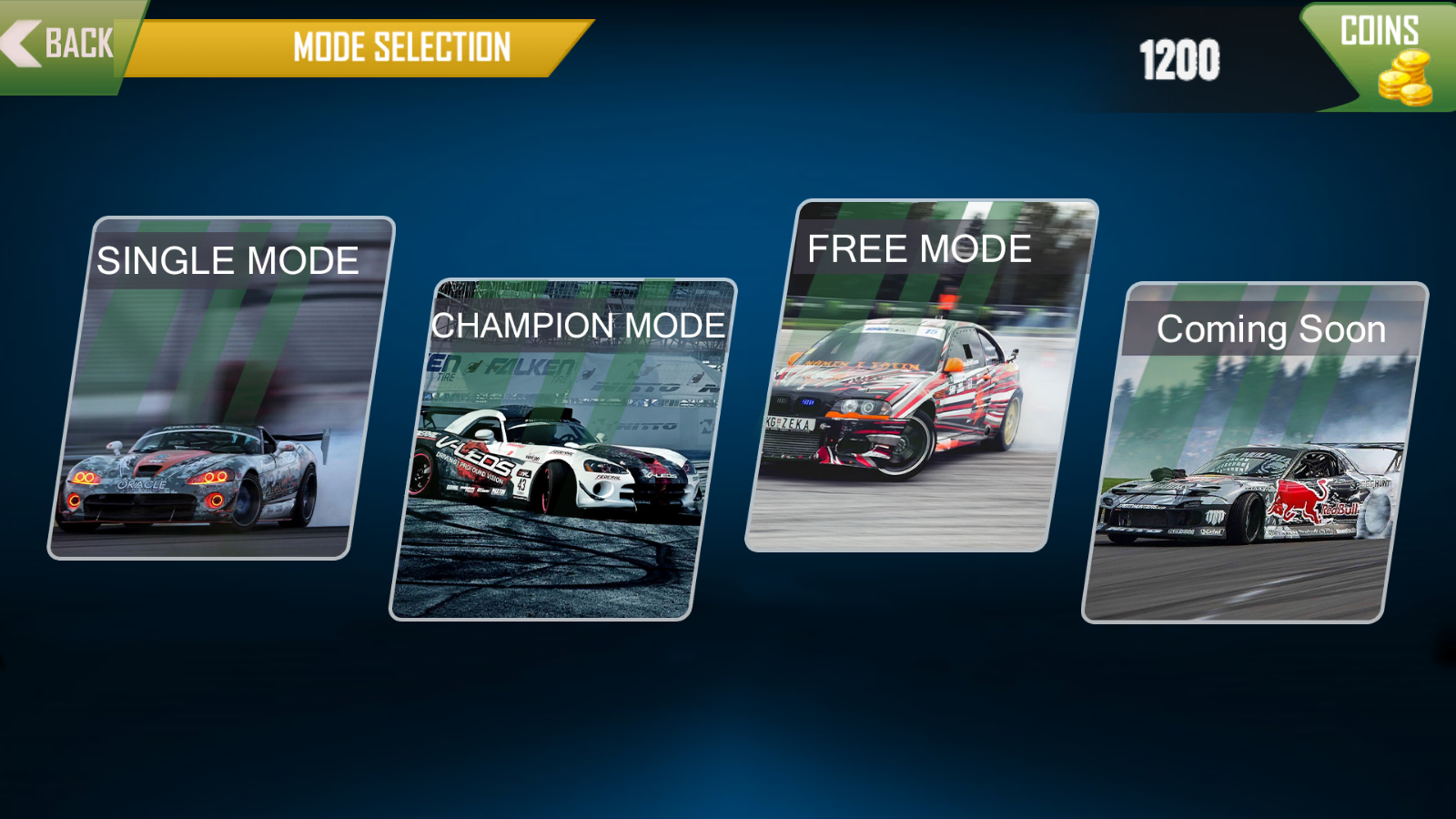
Task: Click the Single Mode text label
Action: 228,260
